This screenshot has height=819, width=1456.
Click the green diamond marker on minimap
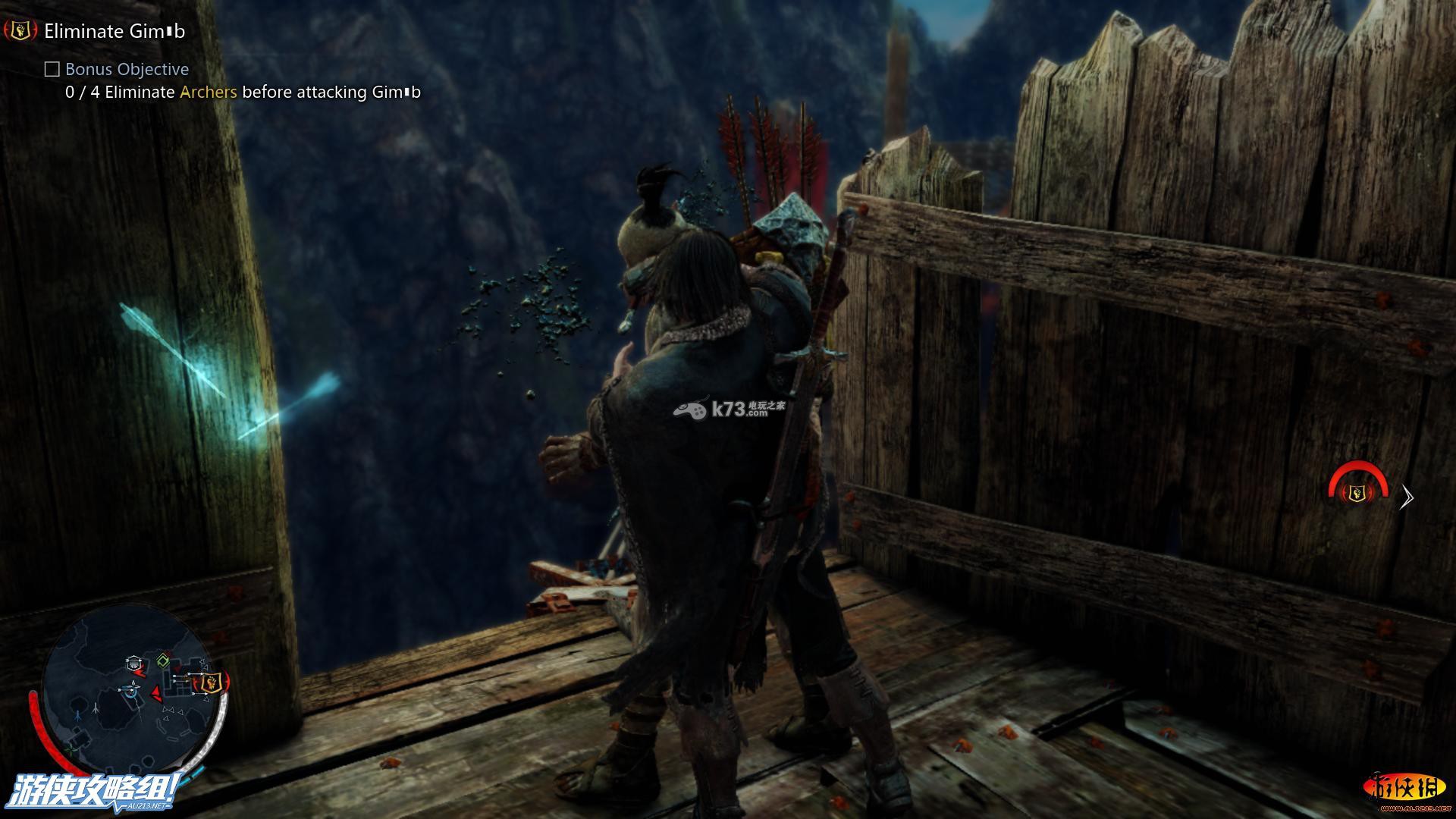tap(162, 661)
